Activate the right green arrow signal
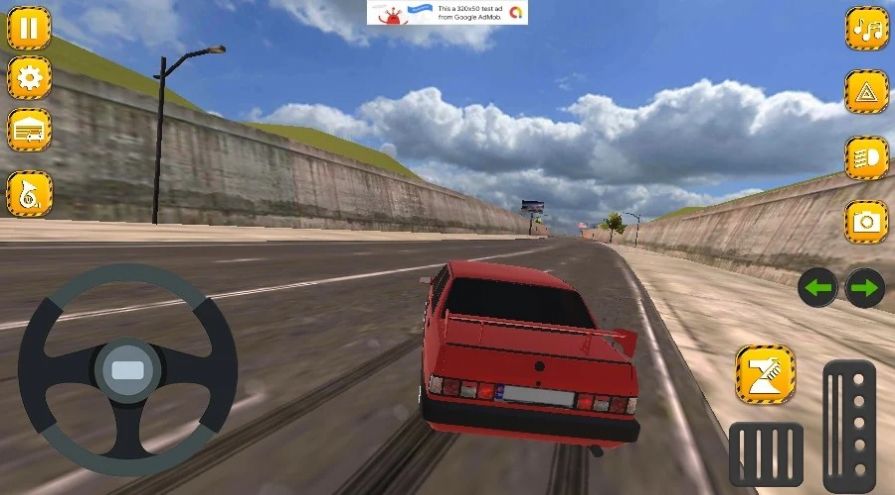Image resolution: width=895 pixels, height=495 pixels. [865, 289]
